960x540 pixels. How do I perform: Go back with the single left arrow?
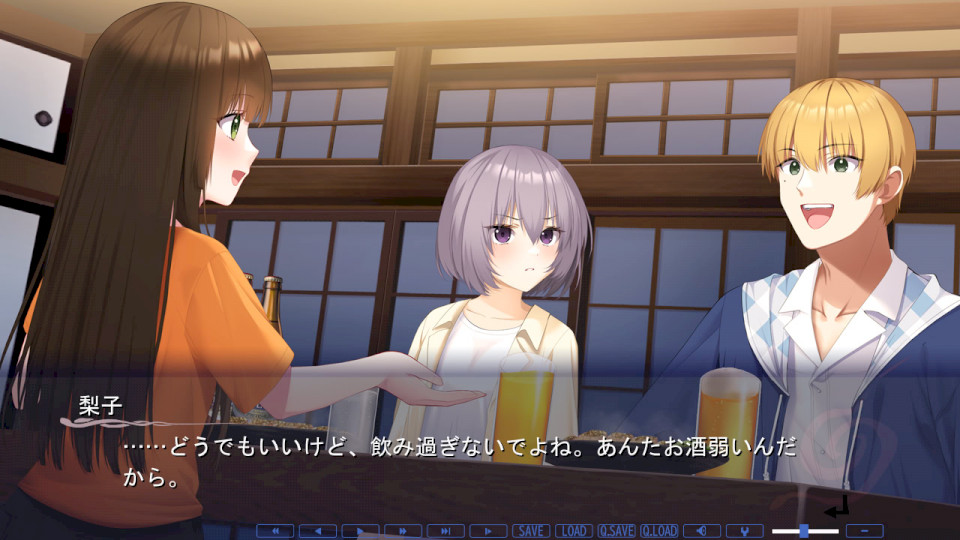tap(318, 531)
